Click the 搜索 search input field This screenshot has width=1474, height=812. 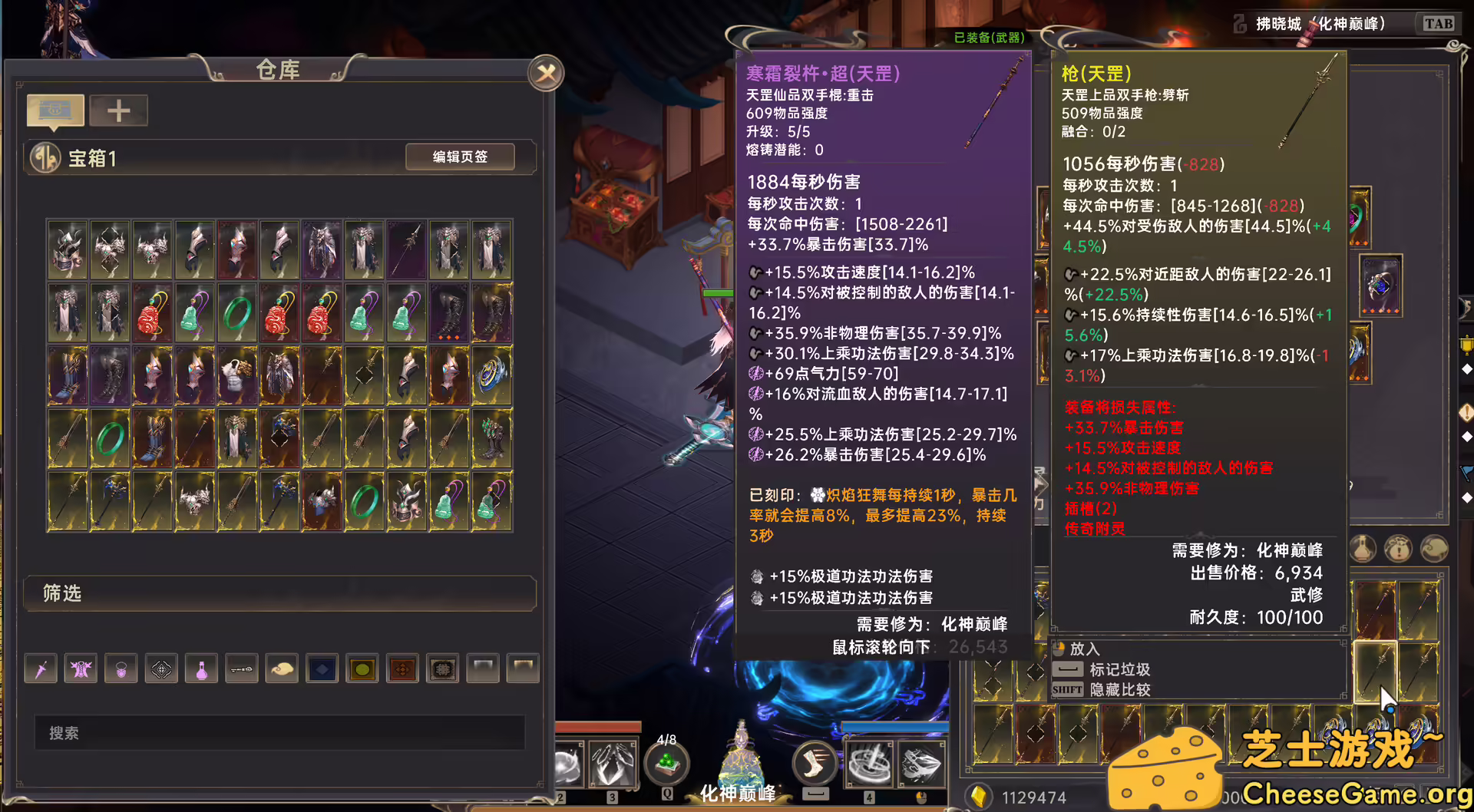(280, 733)
